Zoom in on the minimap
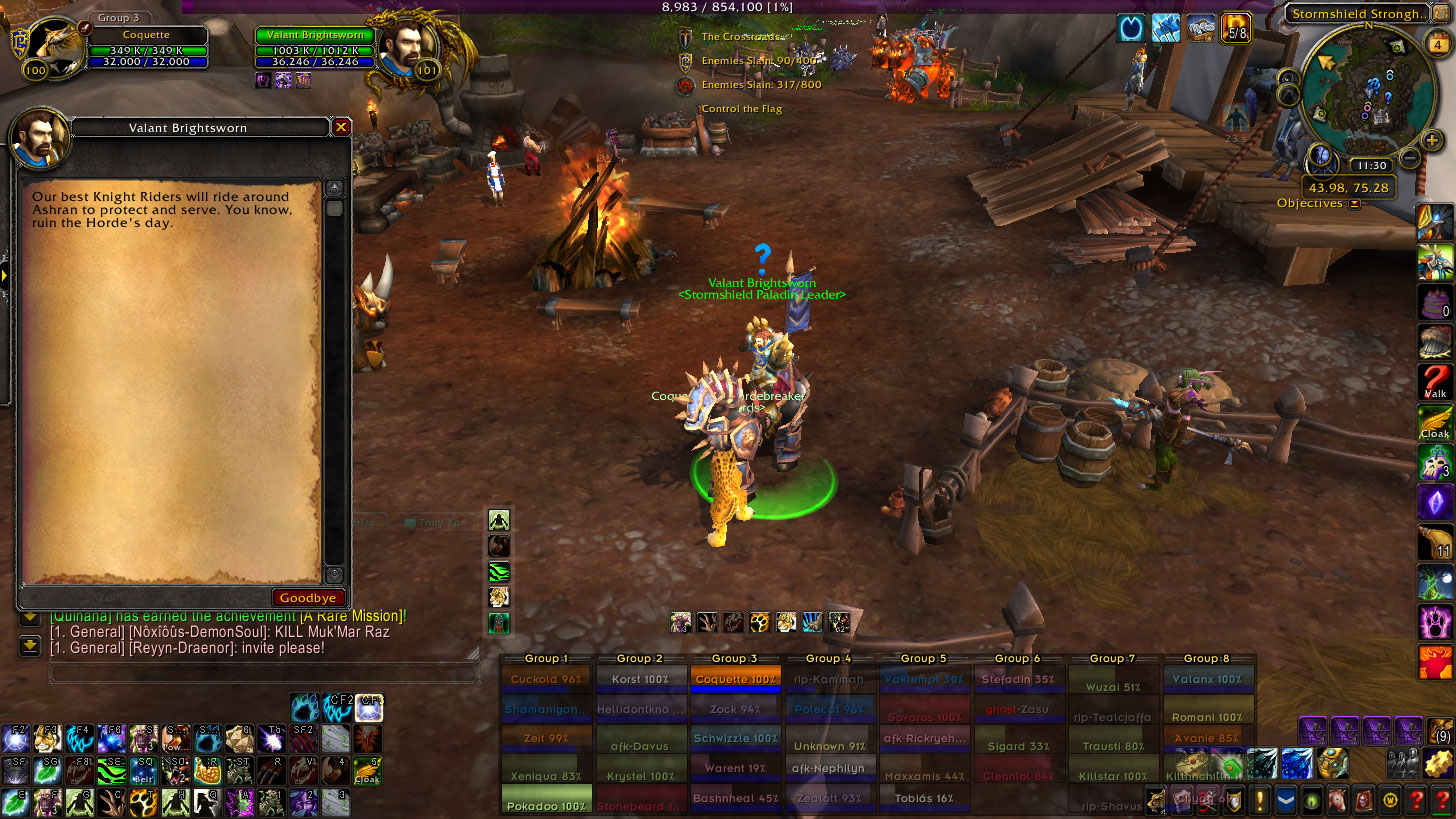This screenshot has height=819, width=1456. pos(1431,141)
